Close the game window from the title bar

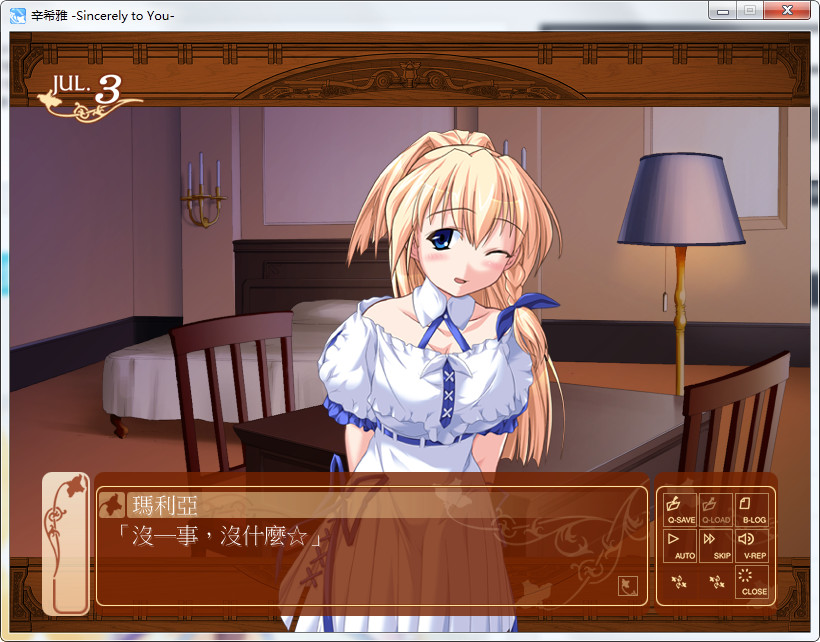pyautogui.click(x=789, y=10)
